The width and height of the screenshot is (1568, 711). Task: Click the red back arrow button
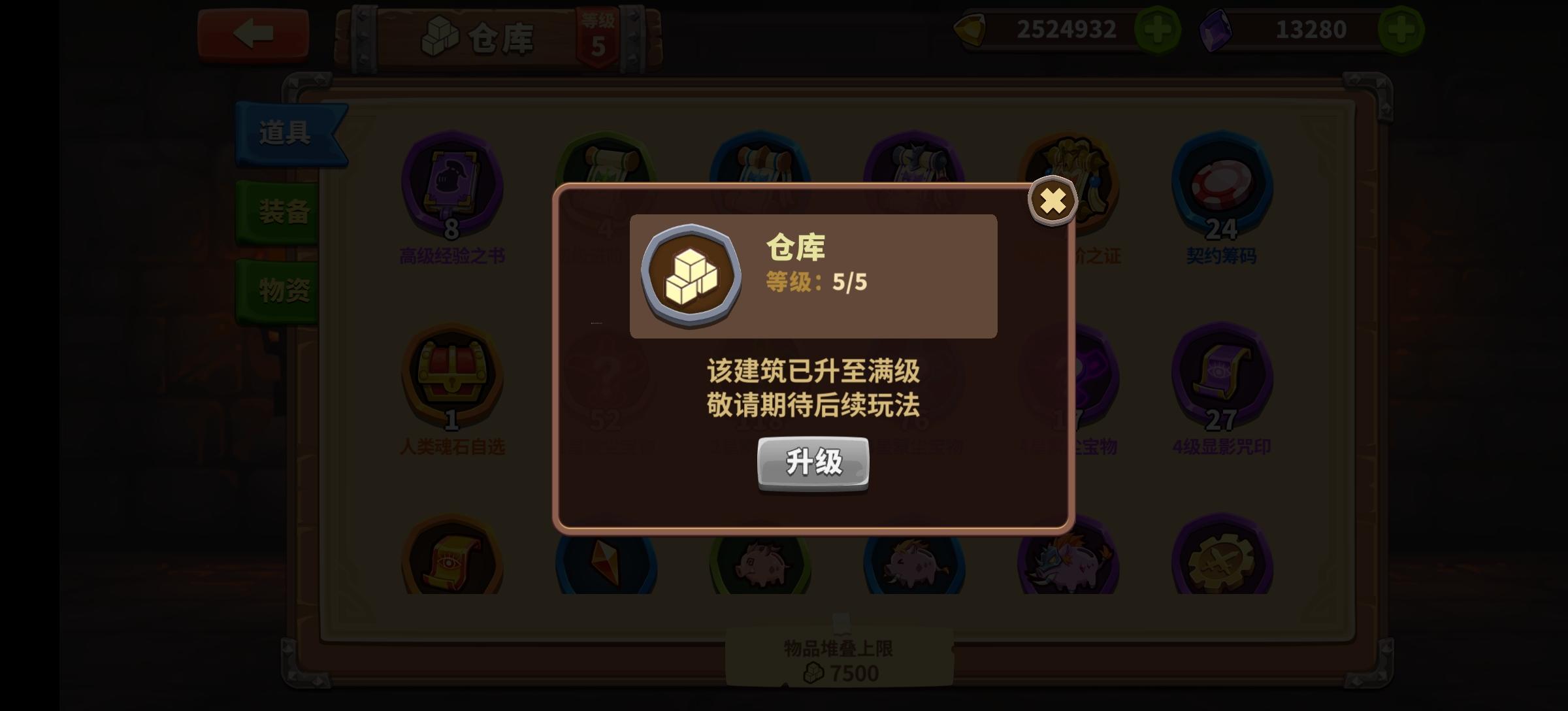point(253,34)
